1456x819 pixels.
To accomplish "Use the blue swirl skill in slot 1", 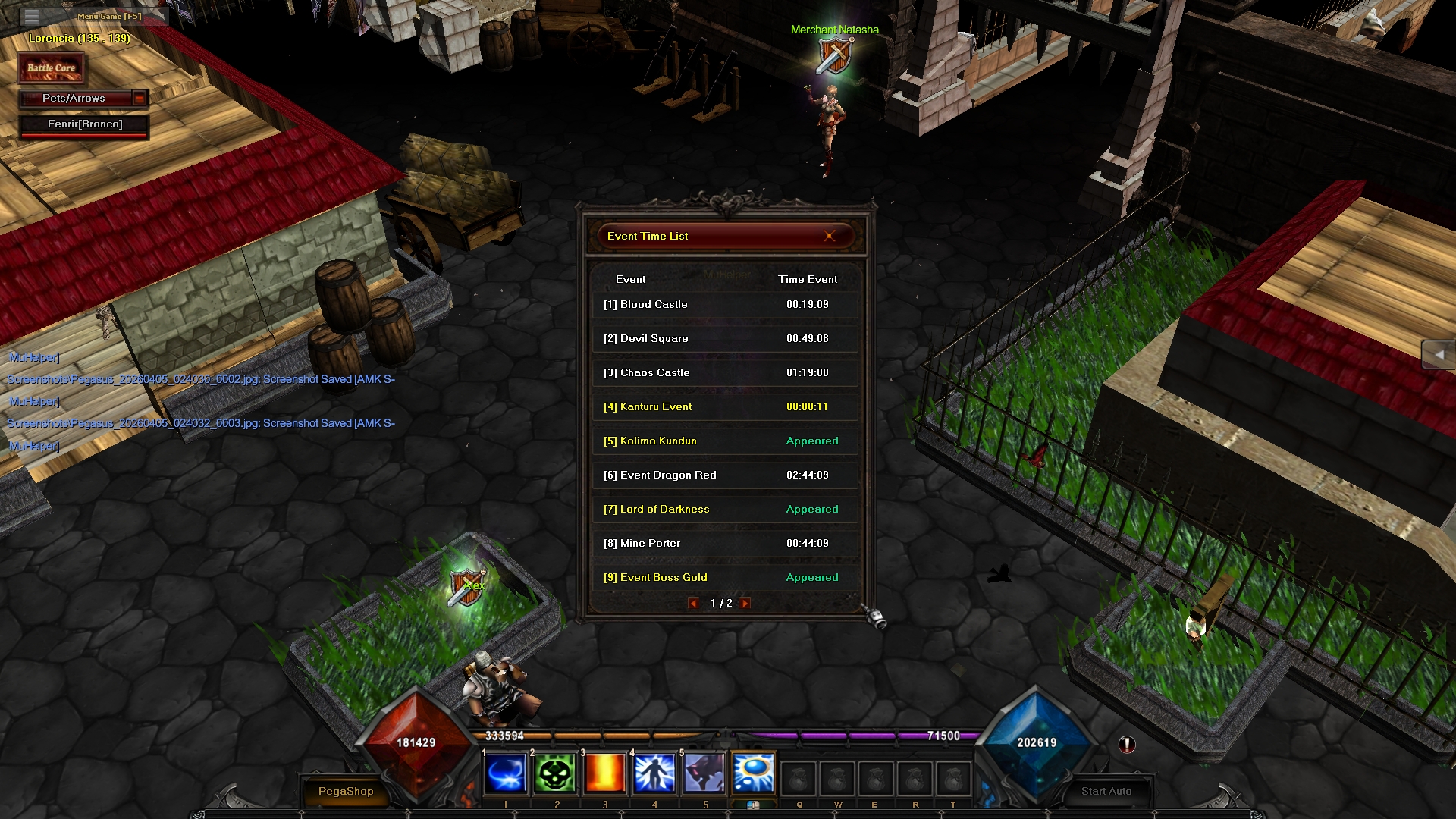I will (x=506, y=774).
